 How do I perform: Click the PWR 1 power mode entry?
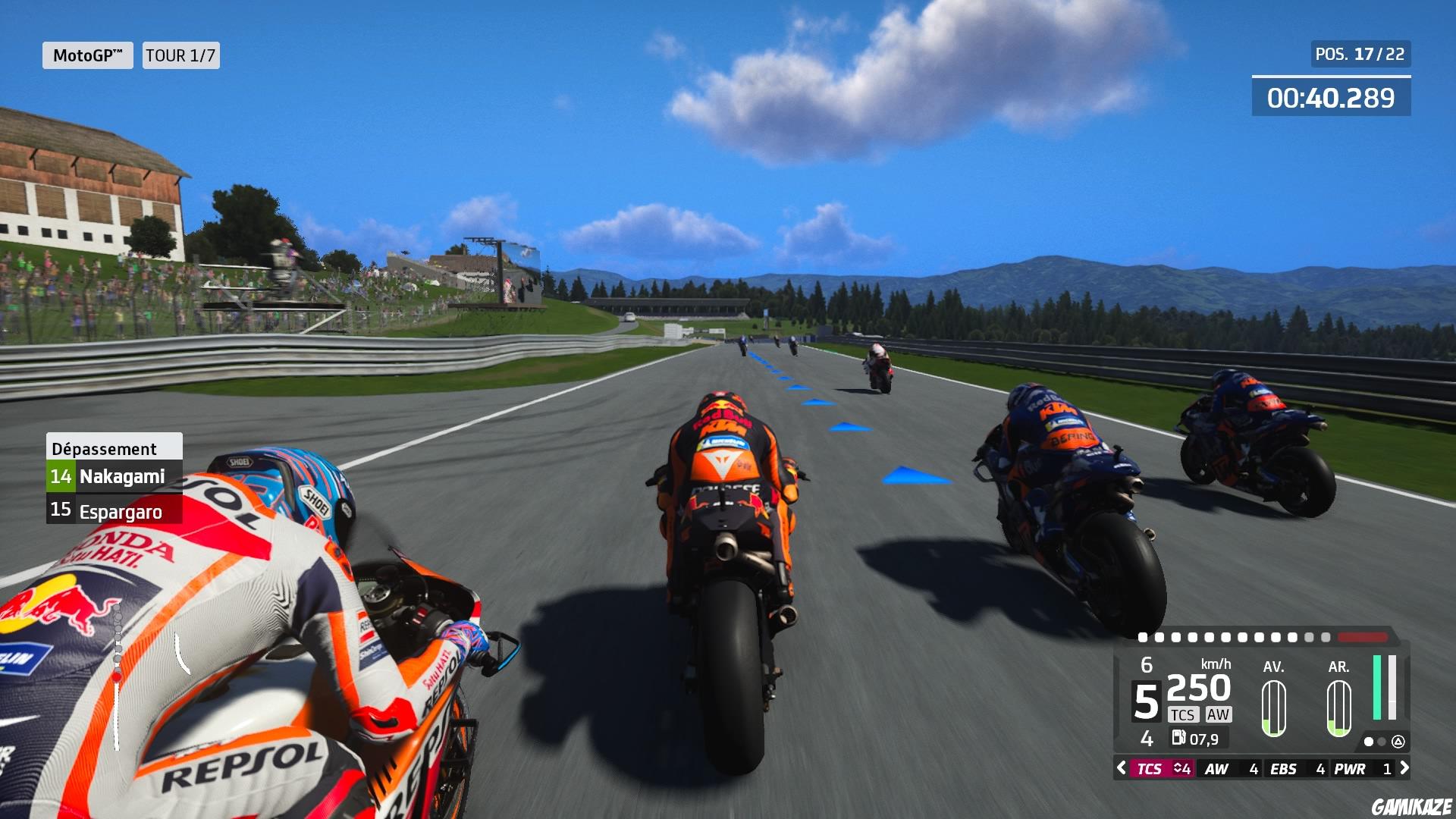1361,768
